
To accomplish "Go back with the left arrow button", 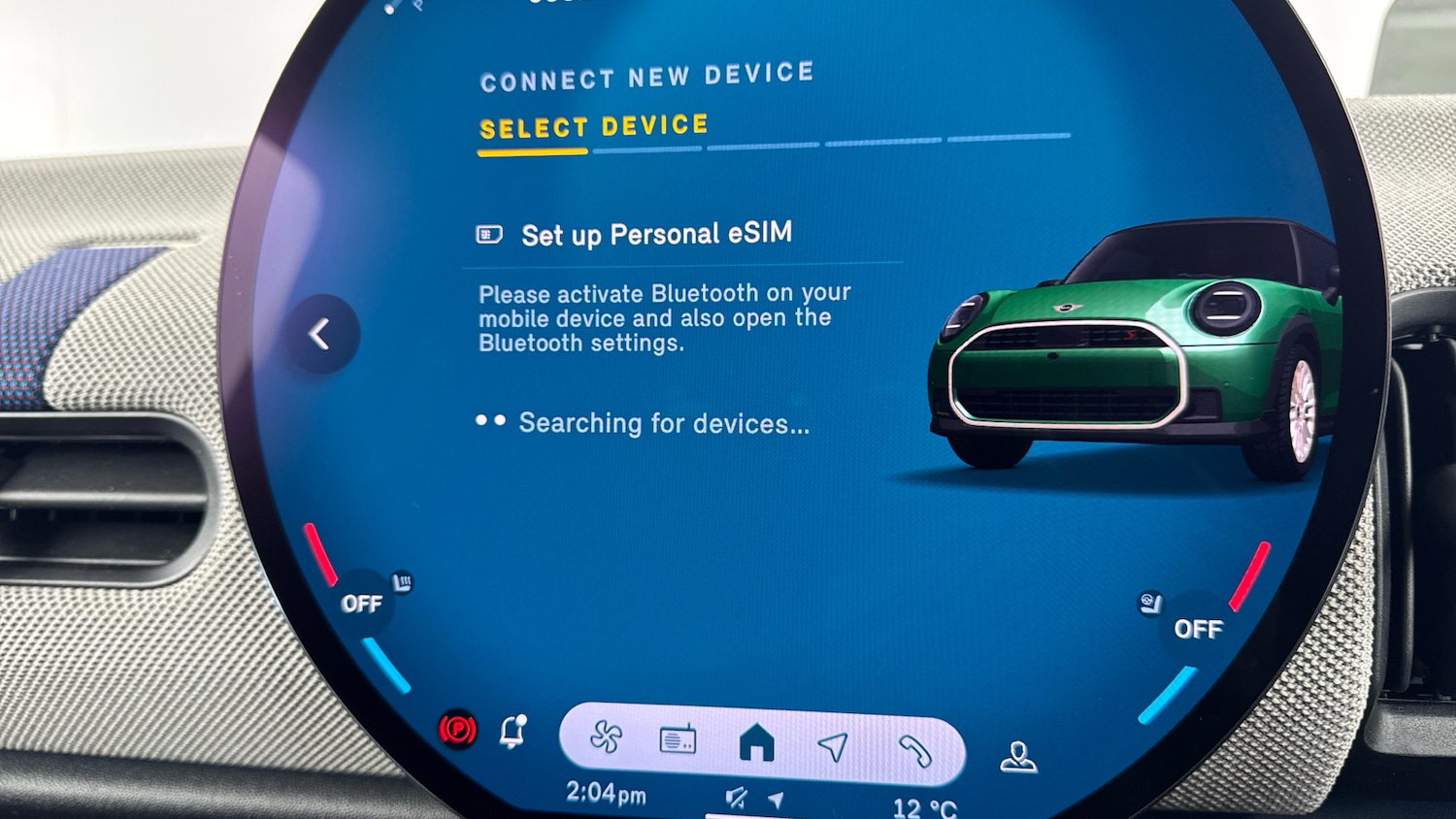I will tap(321, 334).
